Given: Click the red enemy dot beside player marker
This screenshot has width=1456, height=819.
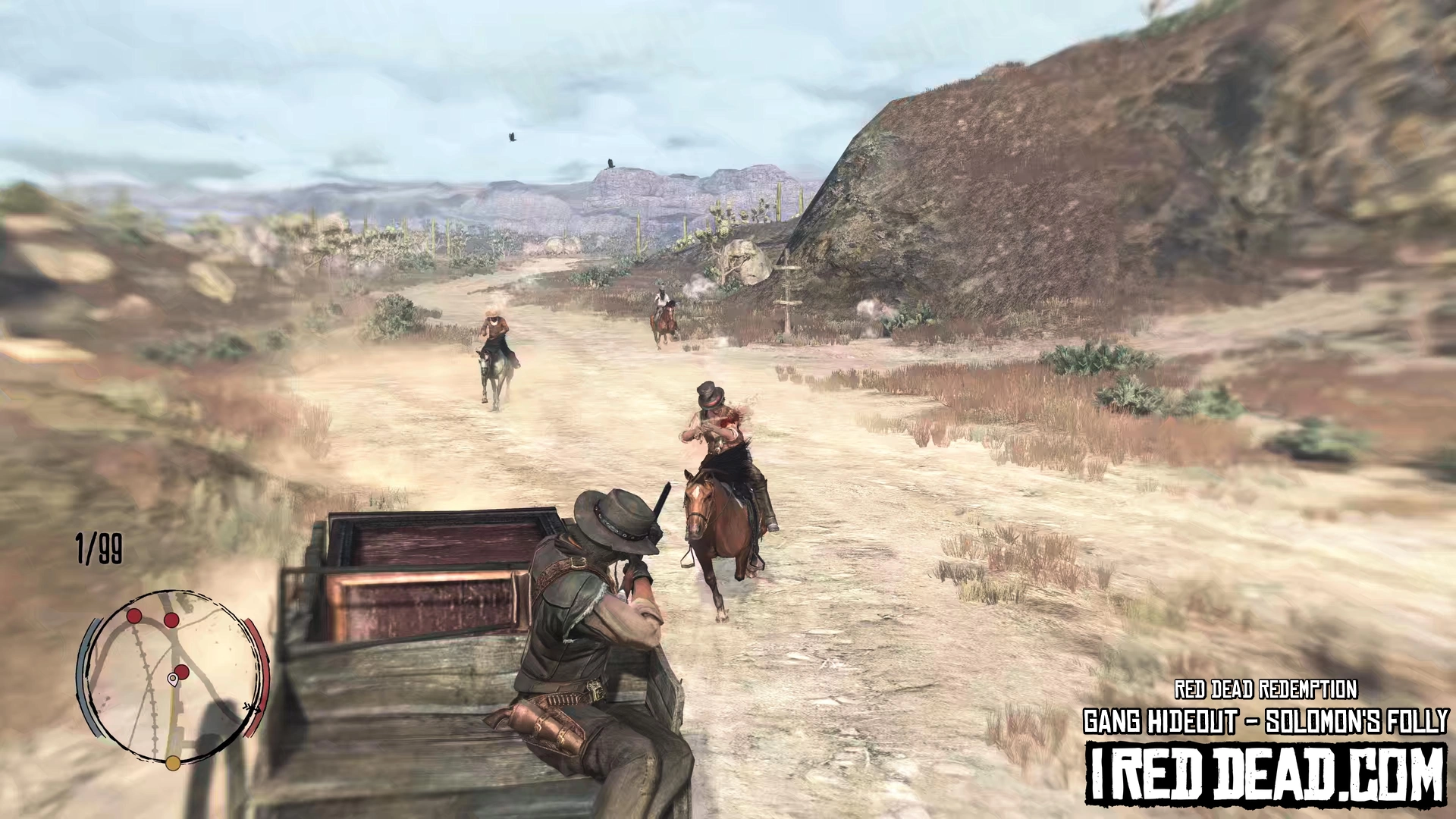Looking at the screenshot, I should tap(182, 670).
